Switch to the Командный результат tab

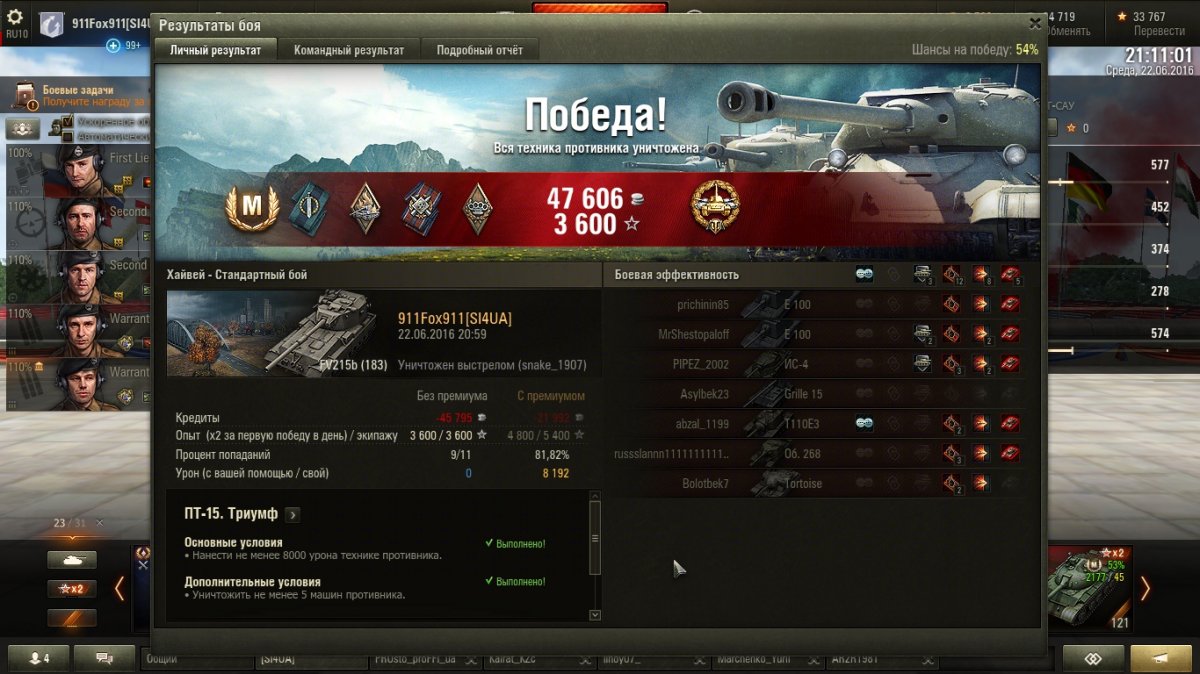click(x=349, y=50)
